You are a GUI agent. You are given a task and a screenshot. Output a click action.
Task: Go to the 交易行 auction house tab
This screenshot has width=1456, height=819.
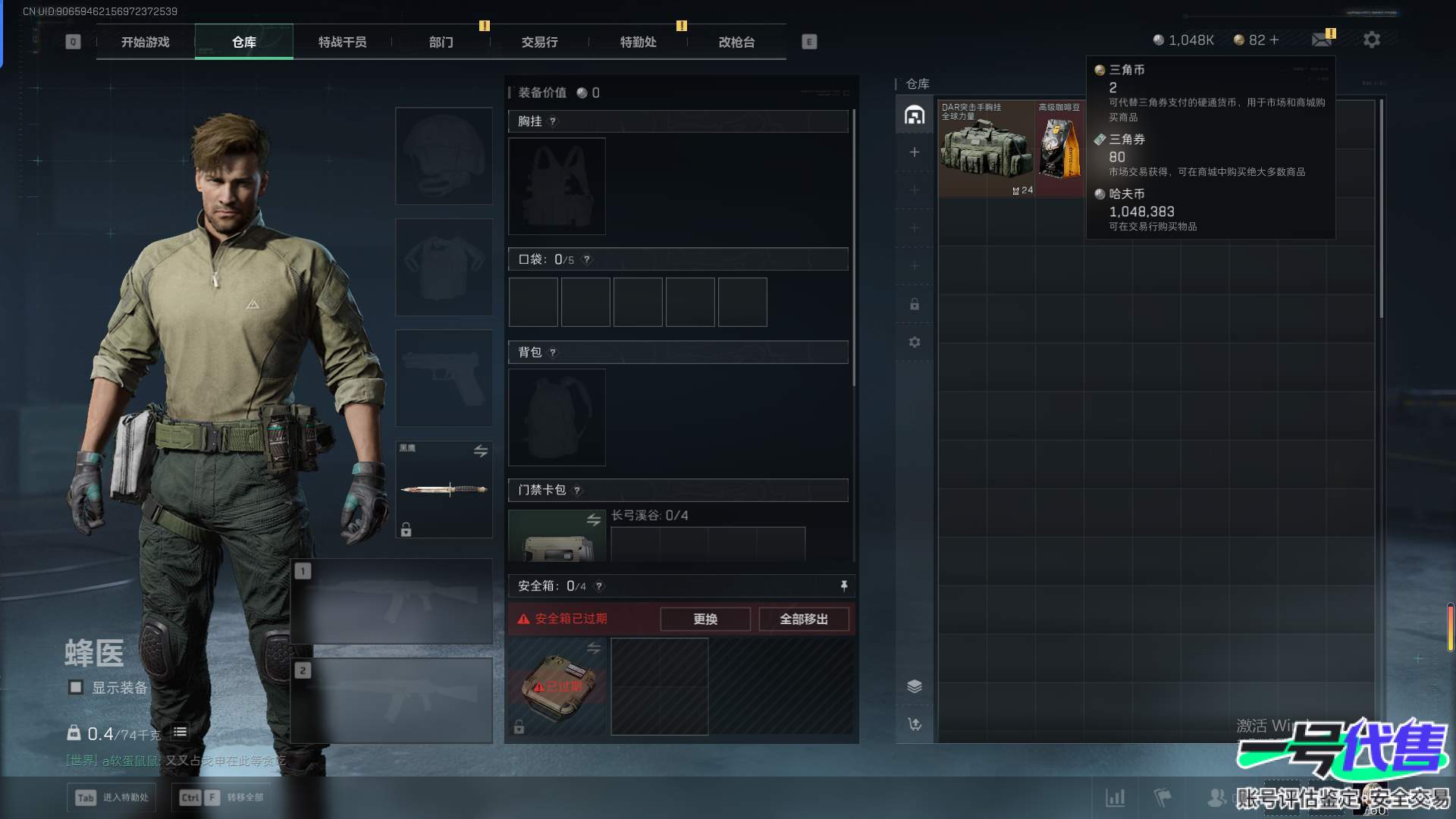pos(539,42)
